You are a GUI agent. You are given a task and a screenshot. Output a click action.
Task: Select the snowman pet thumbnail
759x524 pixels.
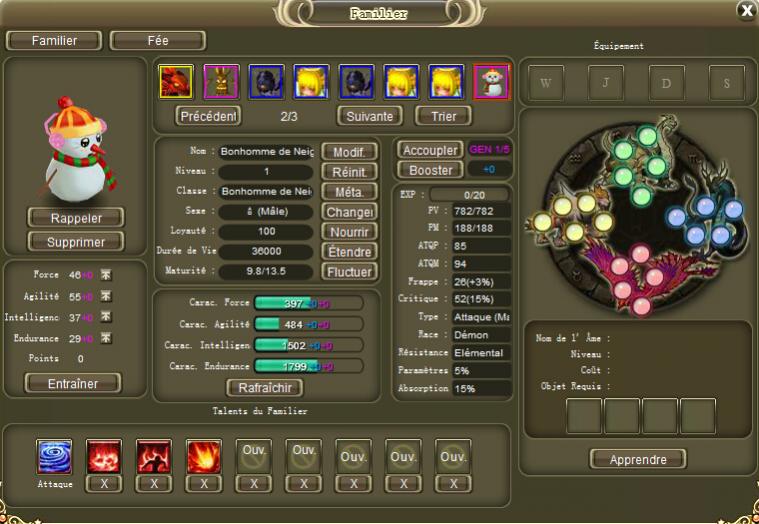pyautogui.click(x=491, y=82)
